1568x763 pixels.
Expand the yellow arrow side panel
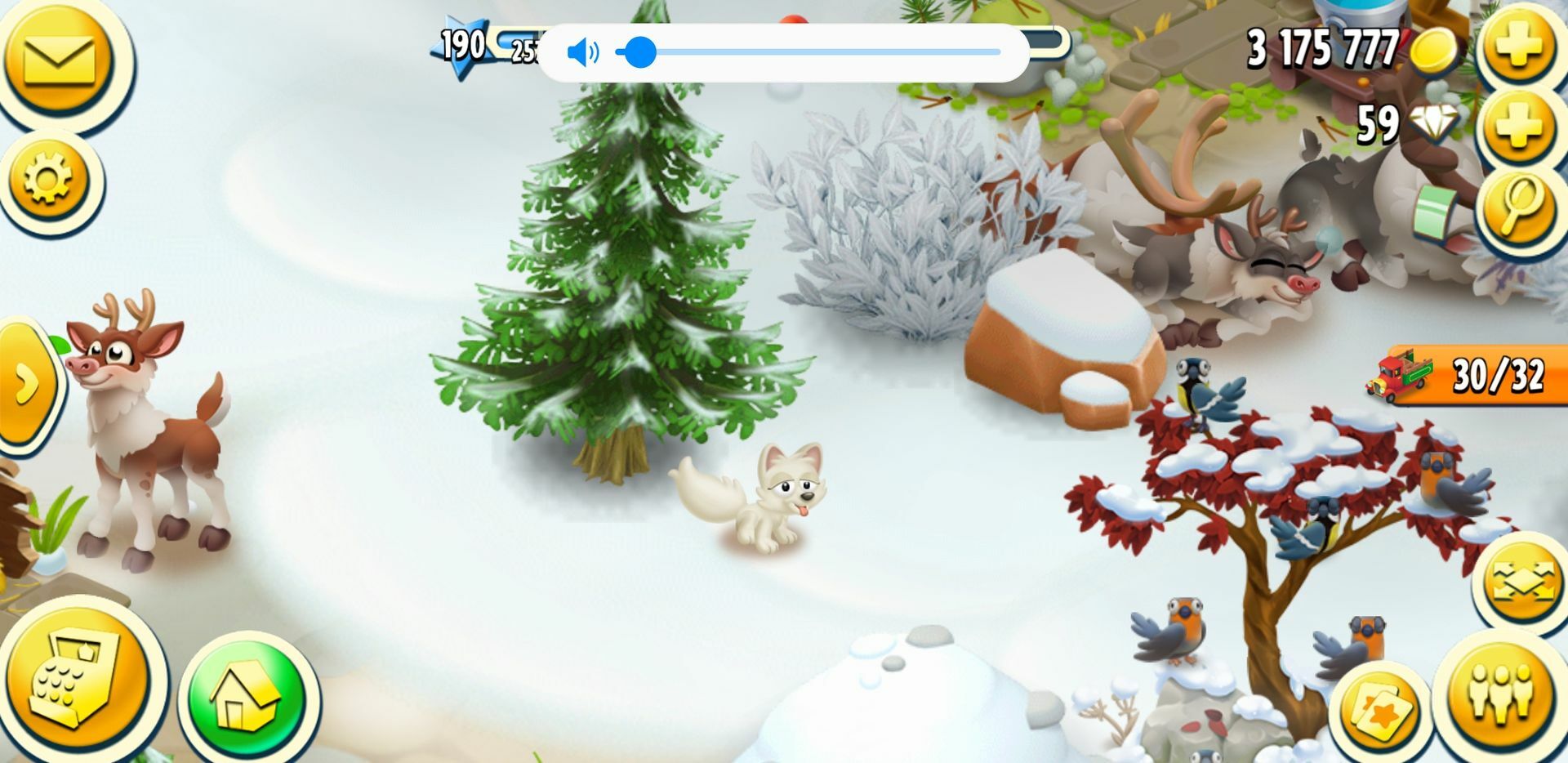coord(26,382)
